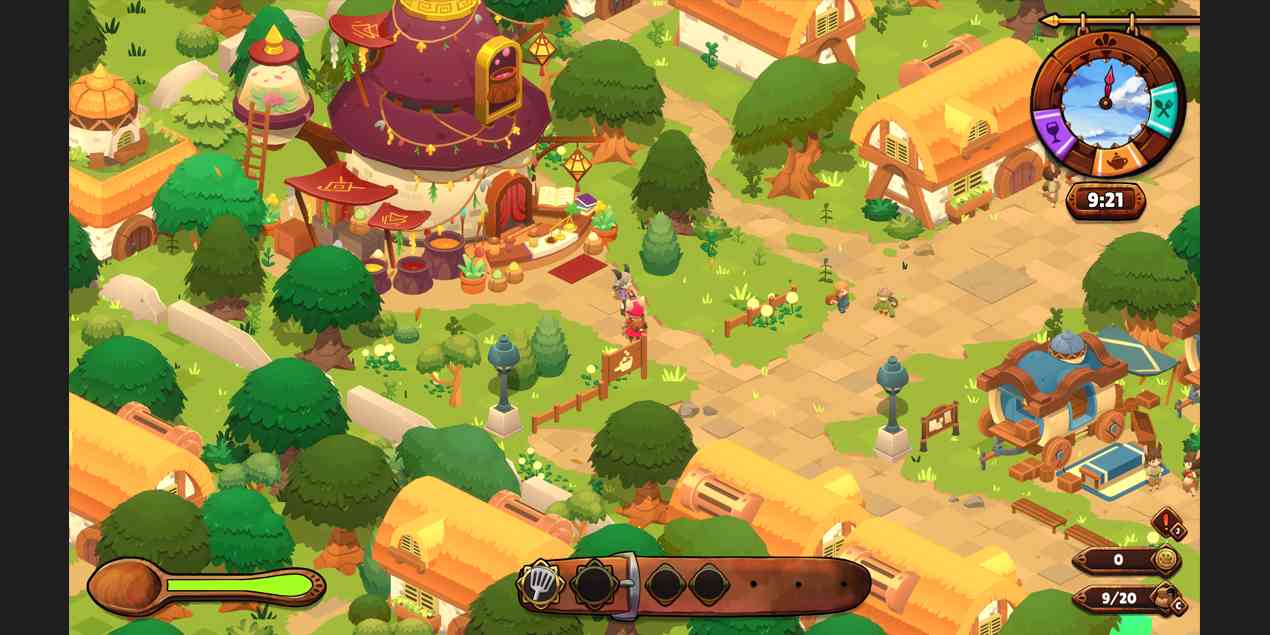The image size is (1270, 635).
Task: Open the red exclamation quest alert
Action: 1166,523
